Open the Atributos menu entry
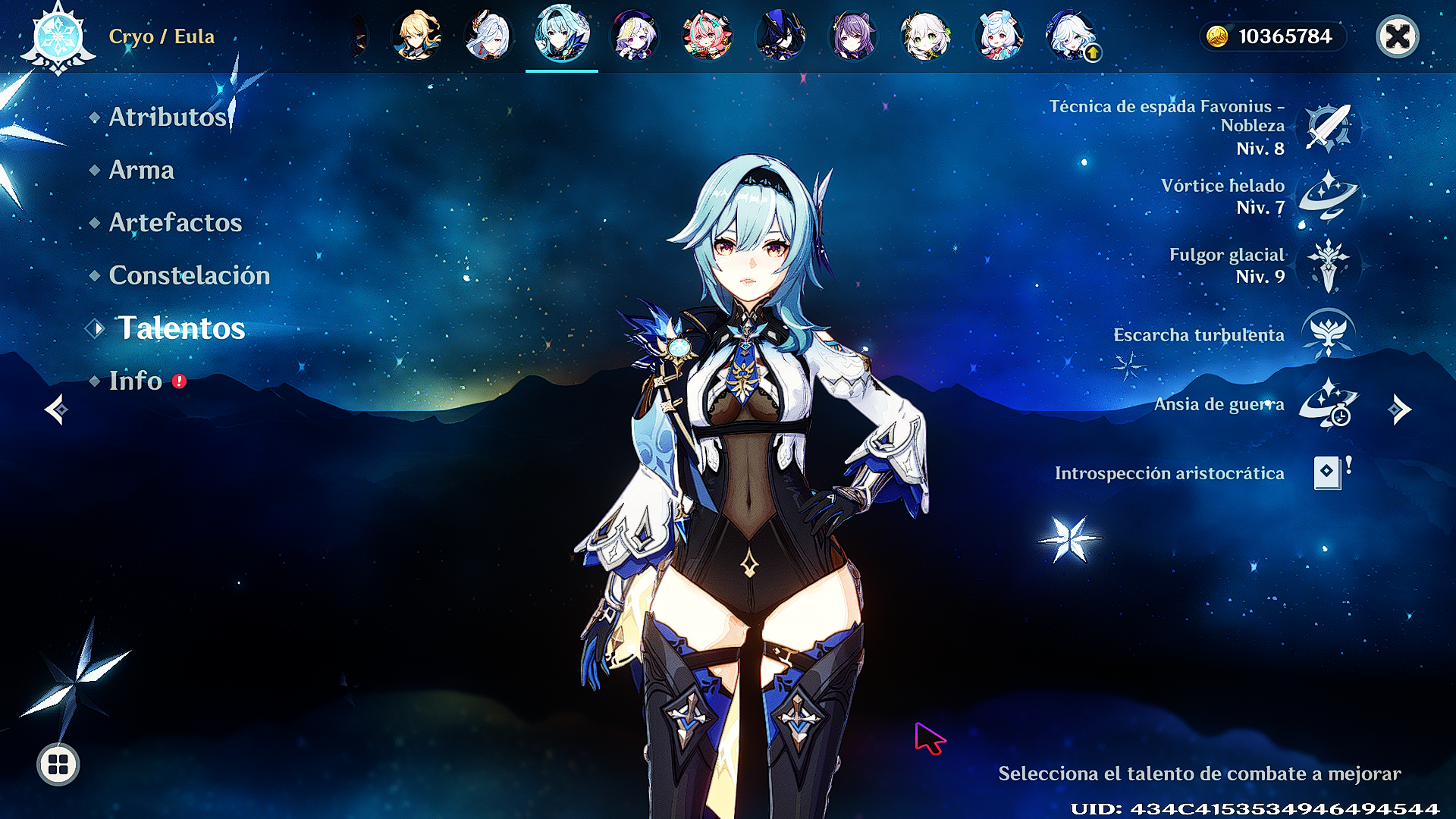1456x819 pixels. [168, 117]
